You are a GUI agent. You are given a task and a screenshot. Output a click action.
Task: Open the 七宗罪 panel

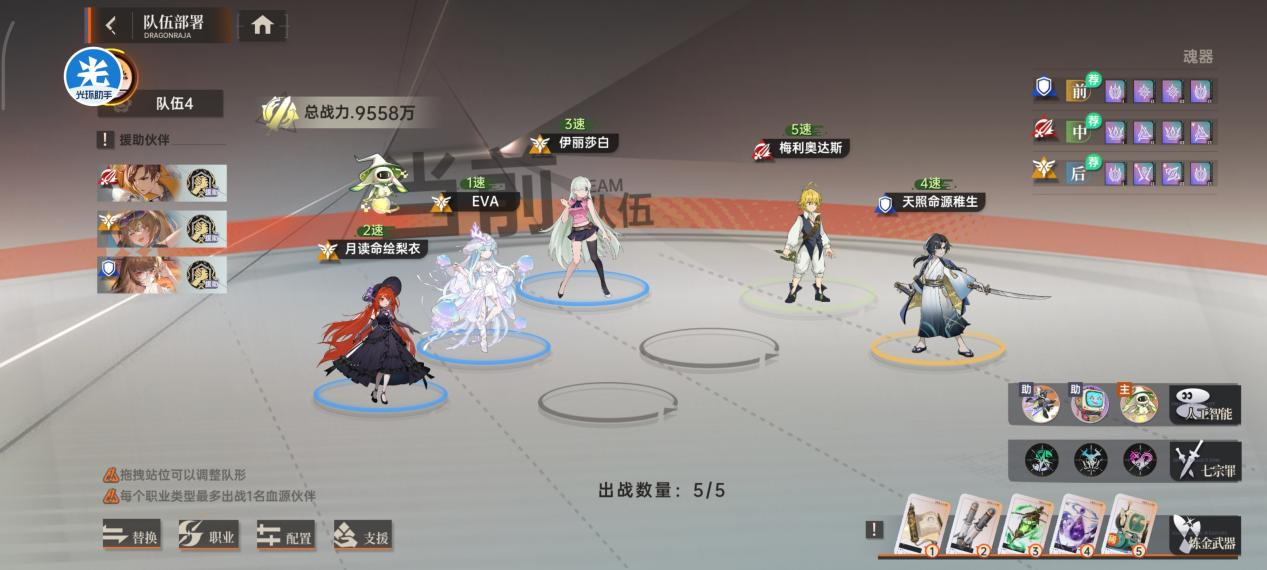pyautogui.click(x=1205, y=460)
